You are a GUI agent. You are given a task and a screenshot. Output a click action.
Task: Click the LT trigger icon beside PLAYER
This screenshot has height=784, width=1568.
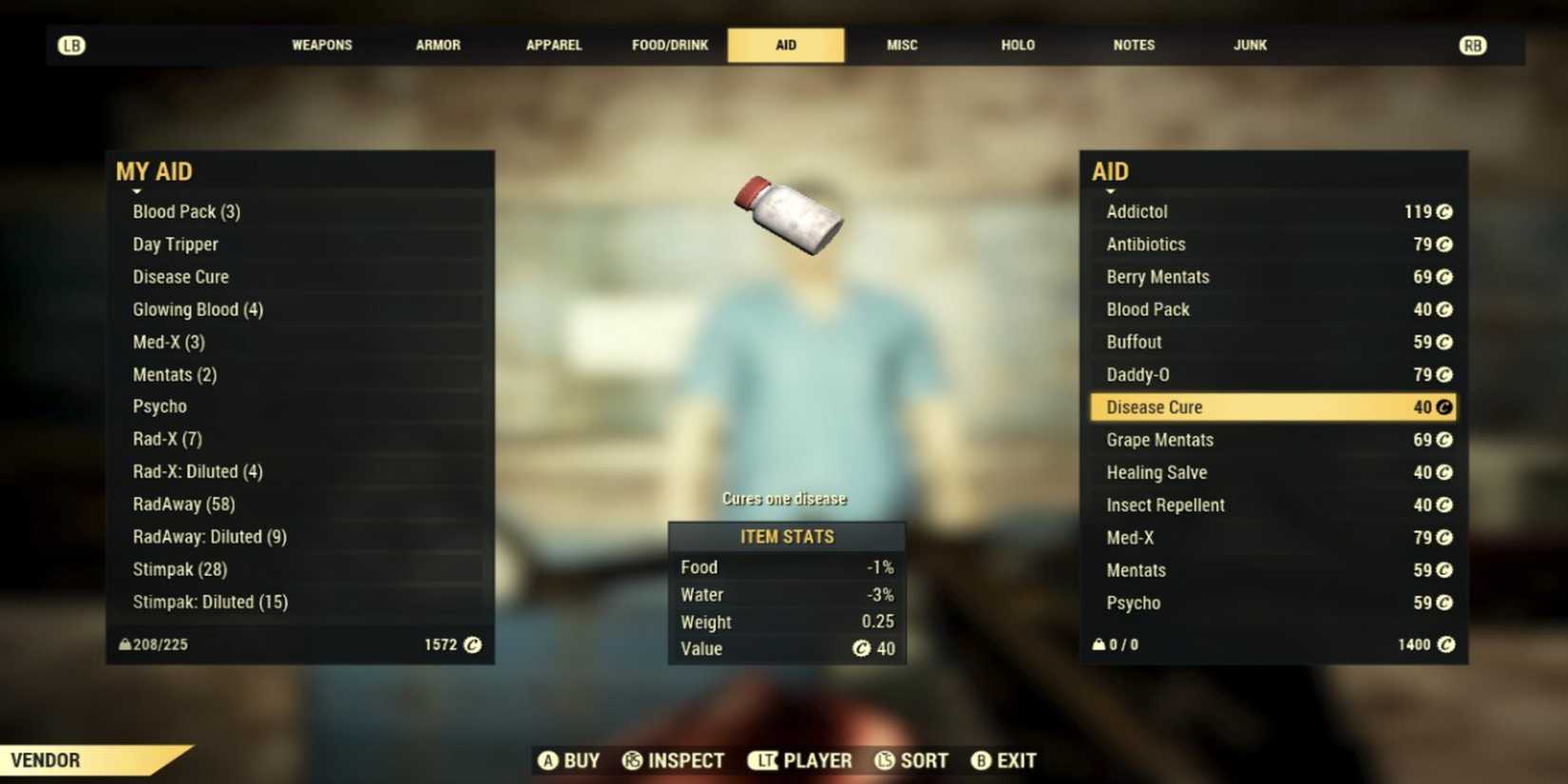click(765, 760)
